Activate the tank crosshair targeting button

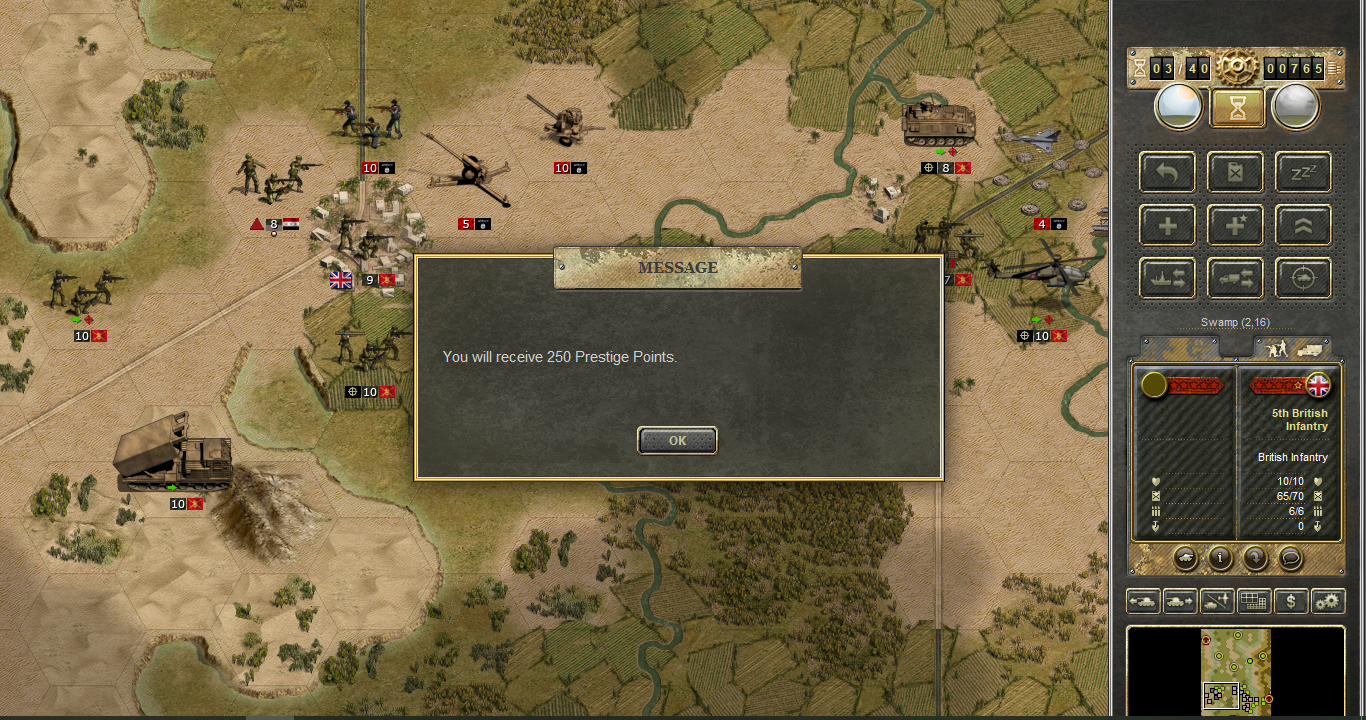pos(1303,278)
